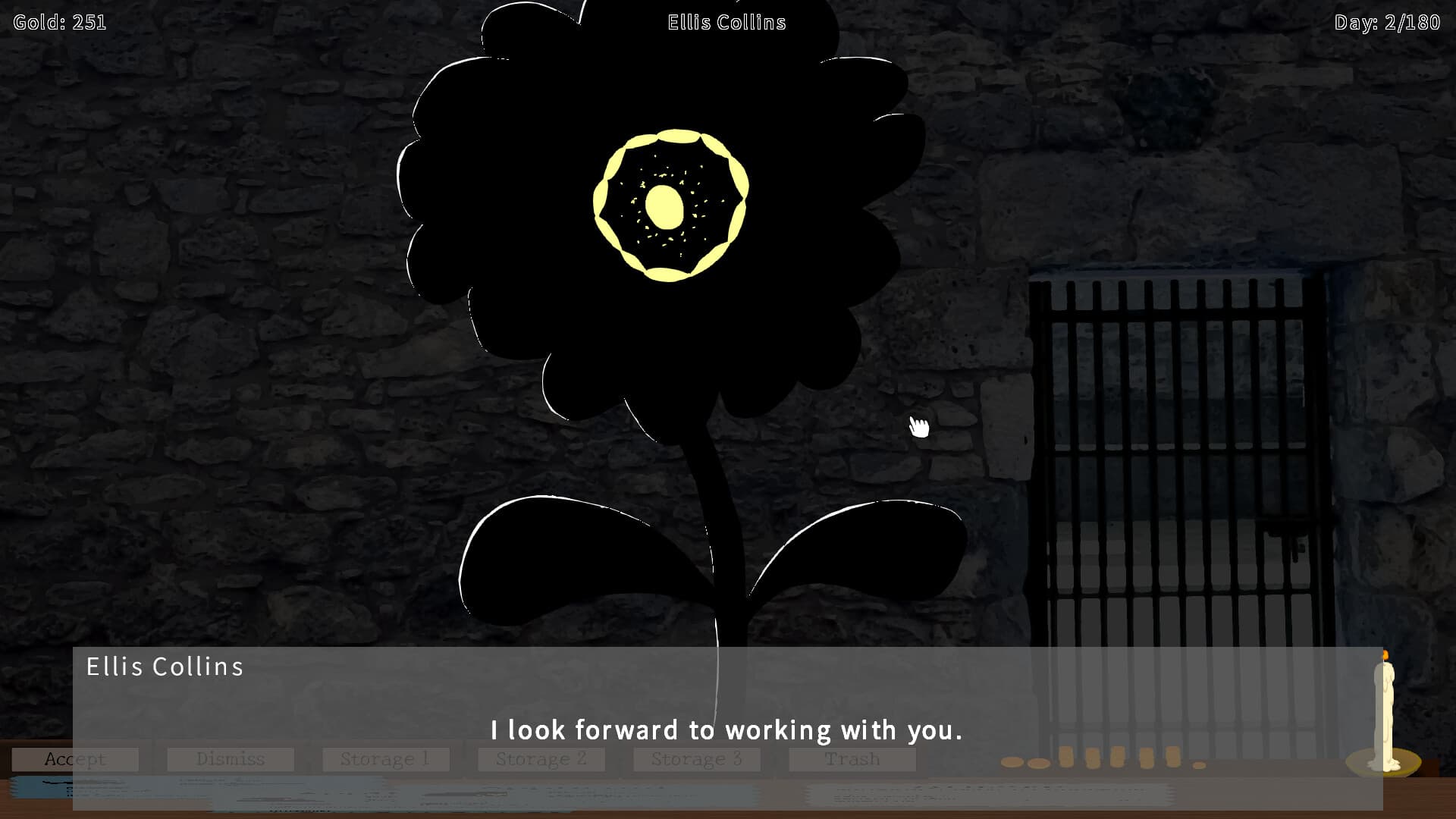Click the small single coin on the counter
This screenshot has width=1456, height=819.
click(1199, 764)
